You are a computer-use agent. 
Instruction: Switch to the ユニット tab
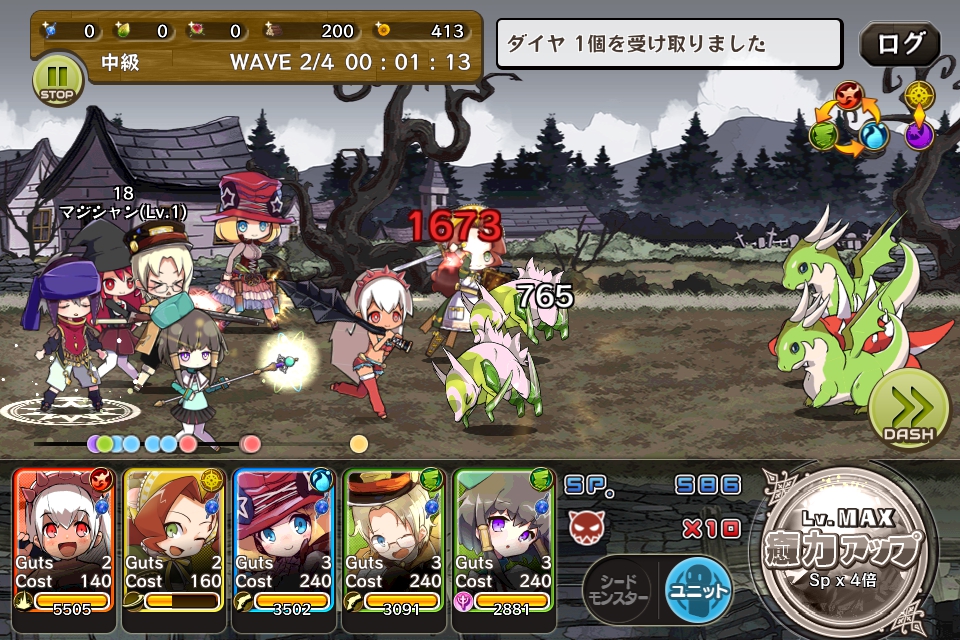(698, 590)
